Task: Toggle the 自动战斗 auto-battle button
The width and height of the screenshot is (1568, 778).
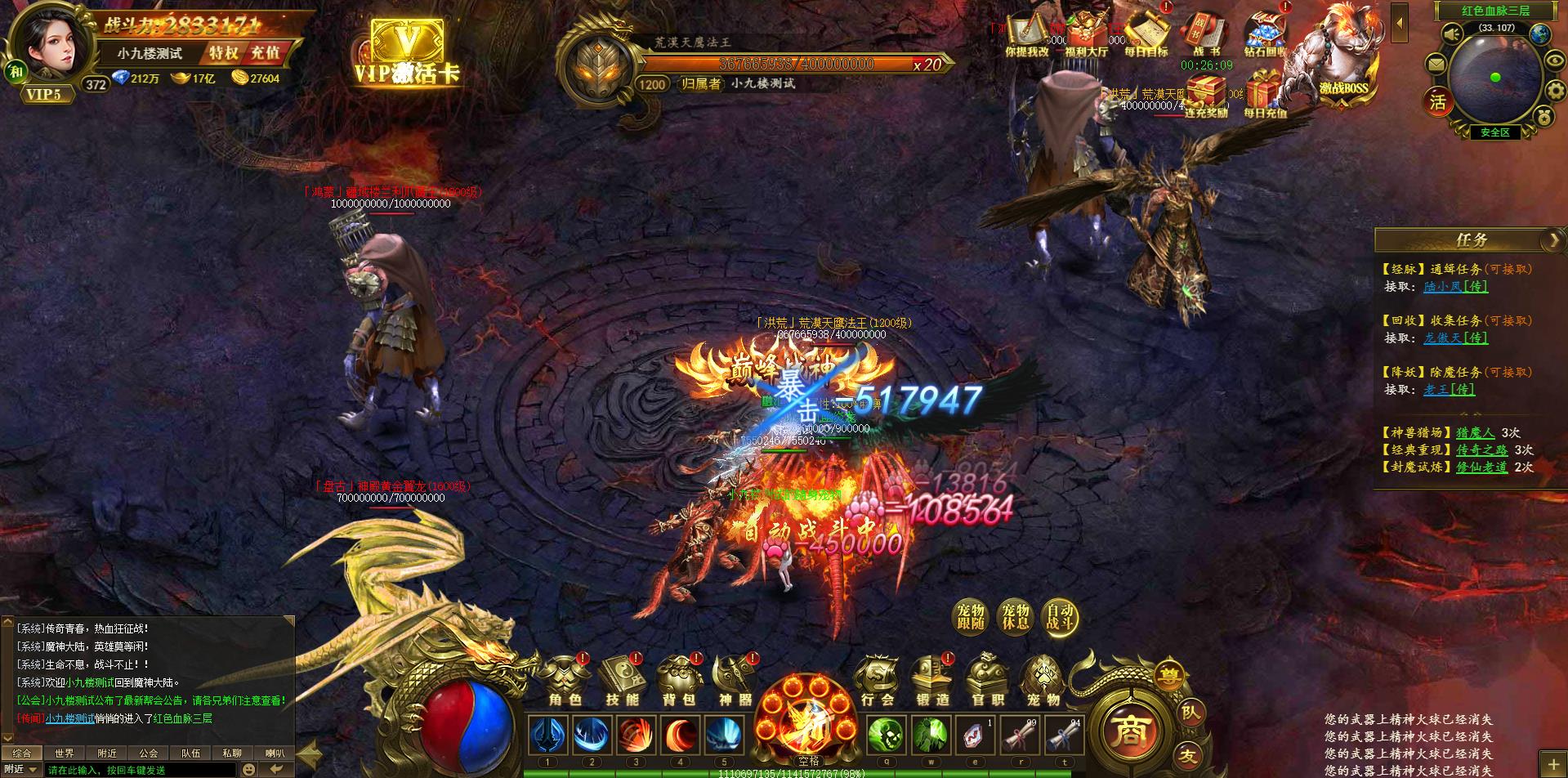Action: point(1061,617)
